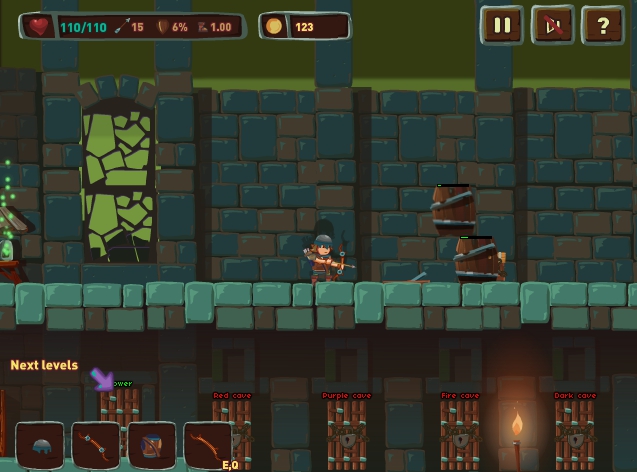Select the wooden bow slot
This screenshot has height=472, width=637.
point(207,445)
